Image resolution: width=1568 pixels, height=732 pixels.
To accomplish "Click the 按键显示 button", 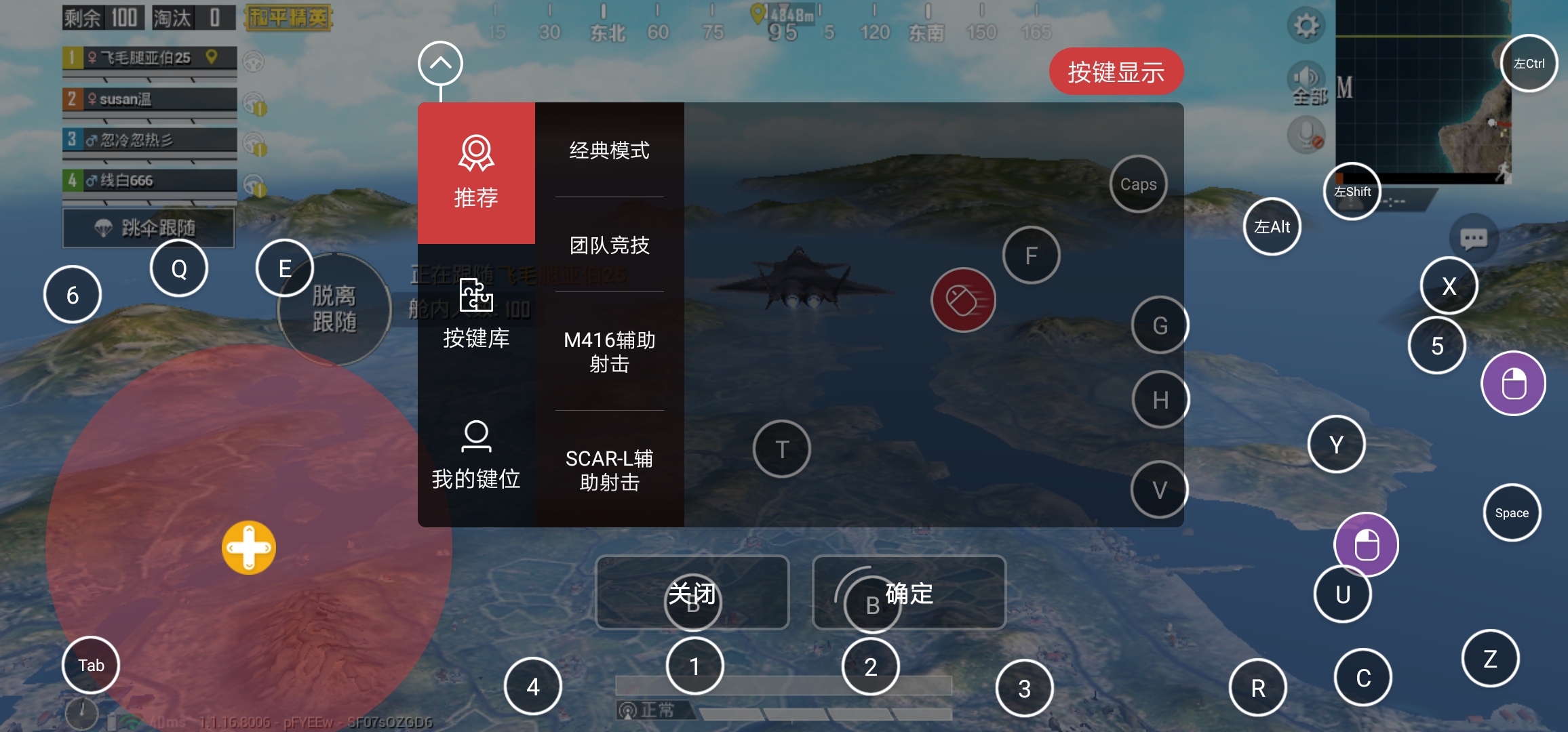I will (1116, 70).
